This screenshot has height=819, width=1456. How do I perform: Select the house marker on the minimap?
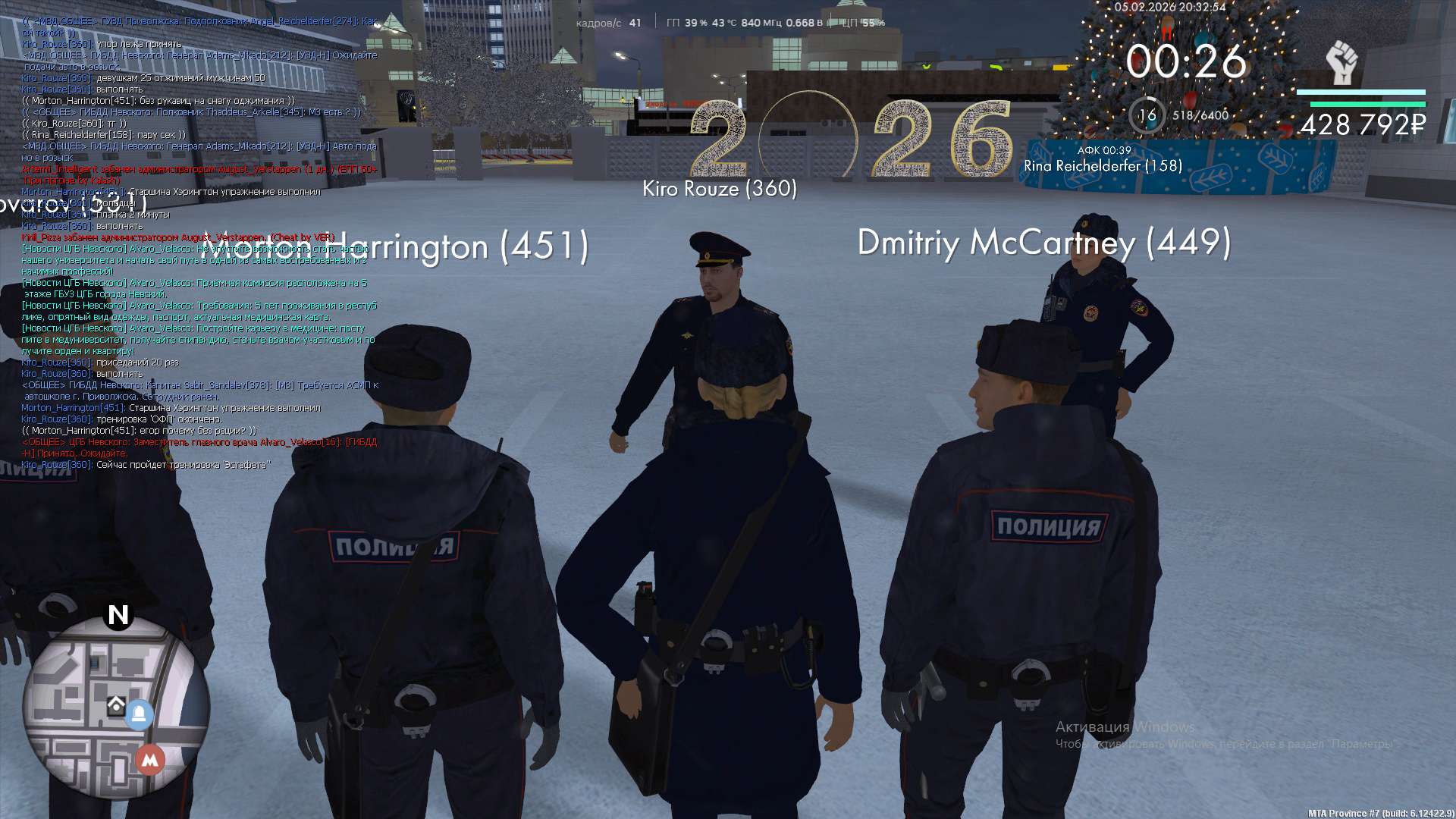point(116,706)
